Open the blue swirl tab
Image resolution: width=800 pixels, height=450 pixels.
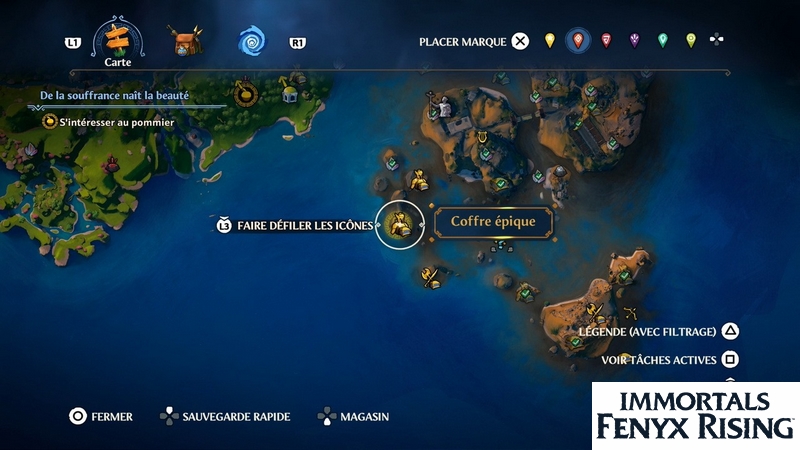252,42
